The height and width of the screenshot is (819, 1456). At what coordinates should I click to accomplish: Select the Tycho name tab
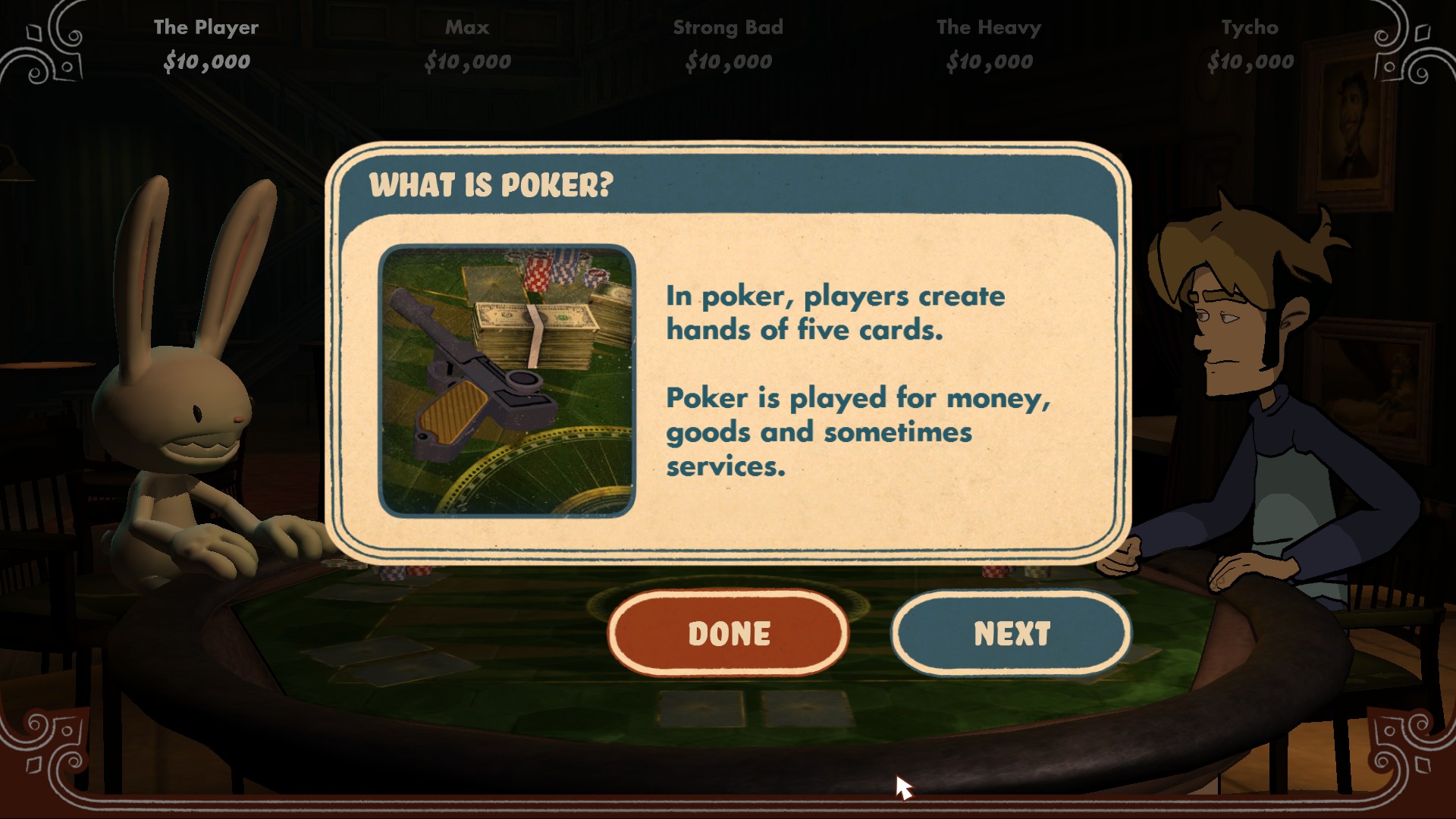[x=1248, y=27]
